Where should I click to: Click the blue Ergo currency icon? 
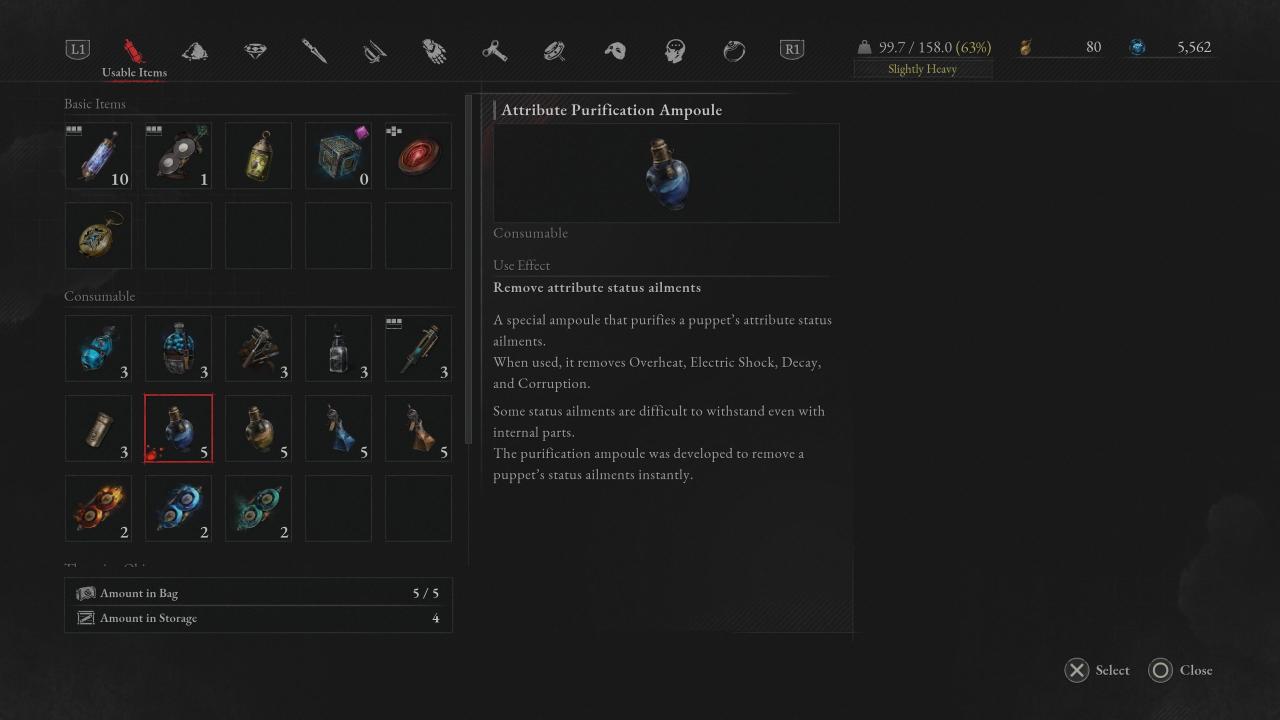click(1138, 46)
